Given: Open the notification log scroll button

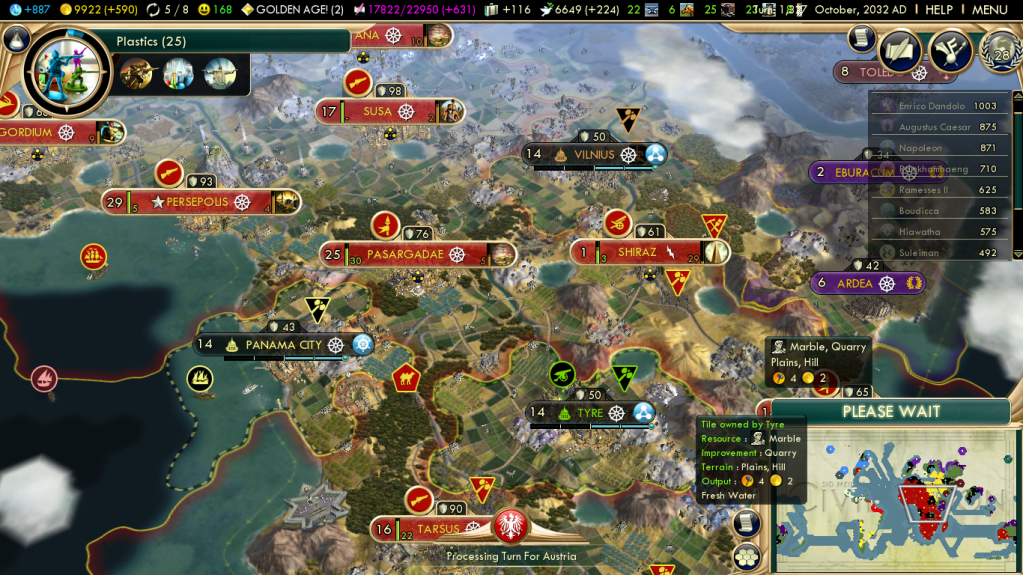Looking at the screenshot, I should pos(861,38).
